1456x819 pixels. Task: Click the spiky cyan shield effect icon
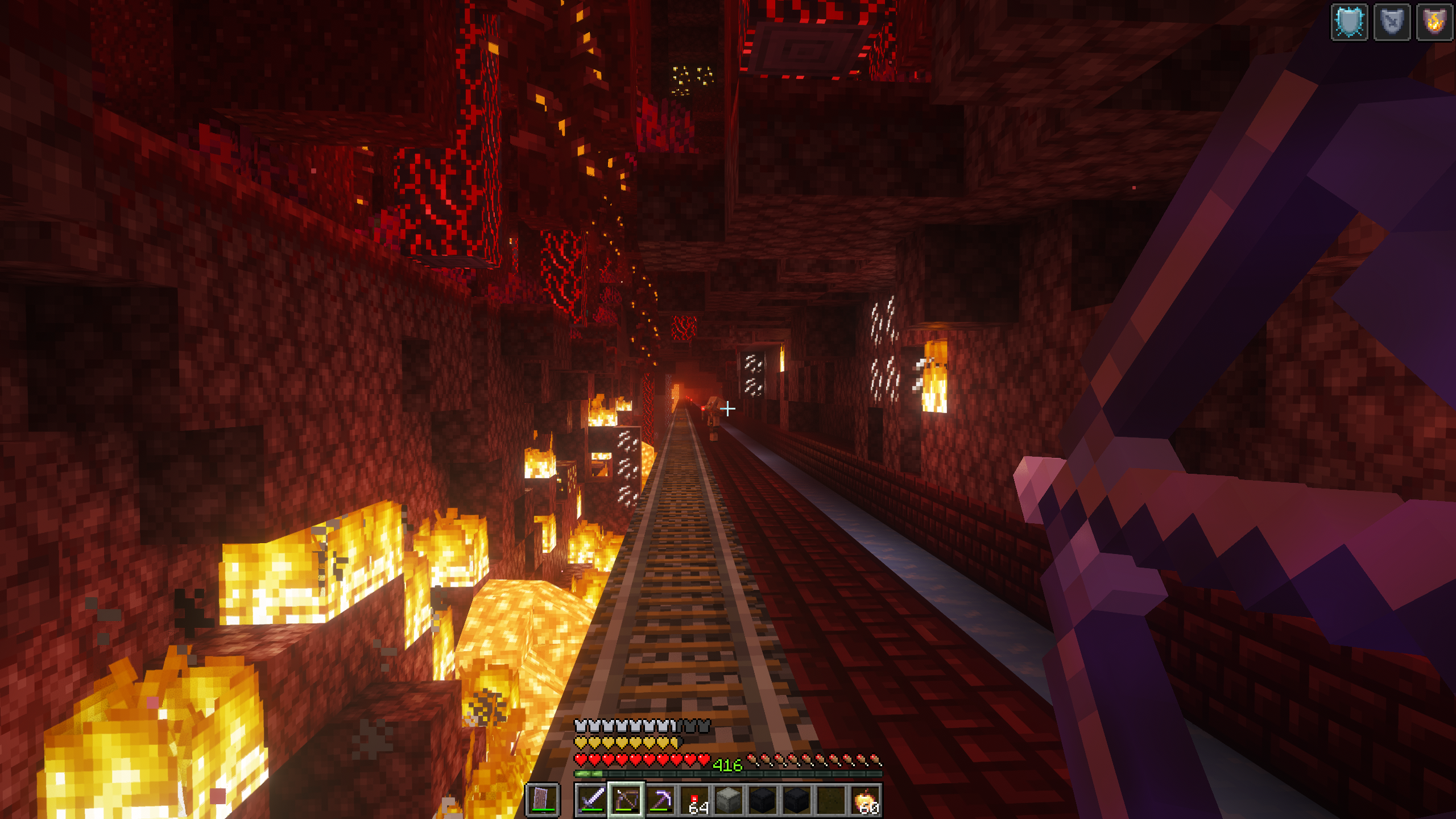point(1350,23)
